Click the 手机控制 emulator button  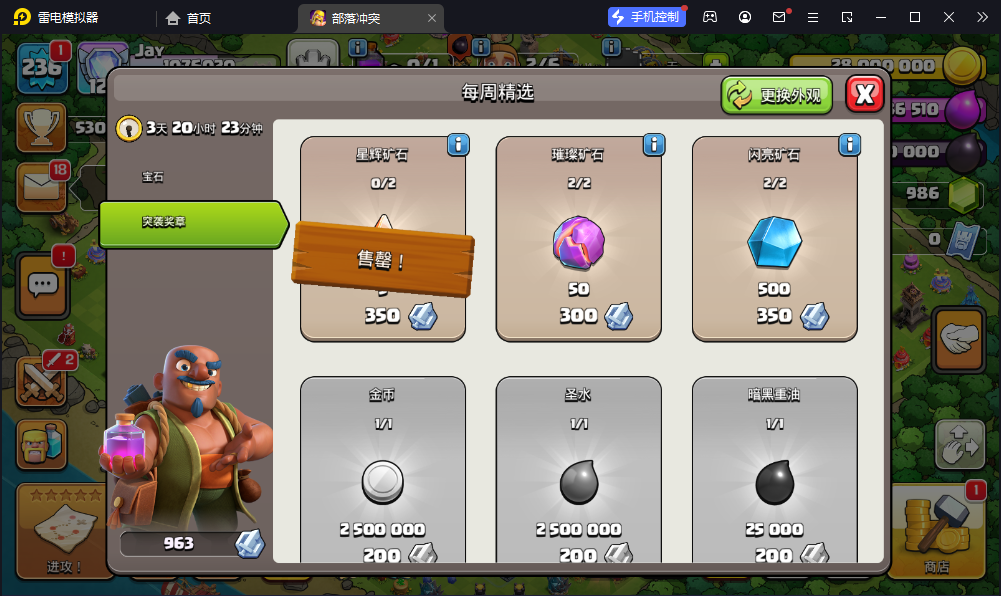tap(646, 17)
